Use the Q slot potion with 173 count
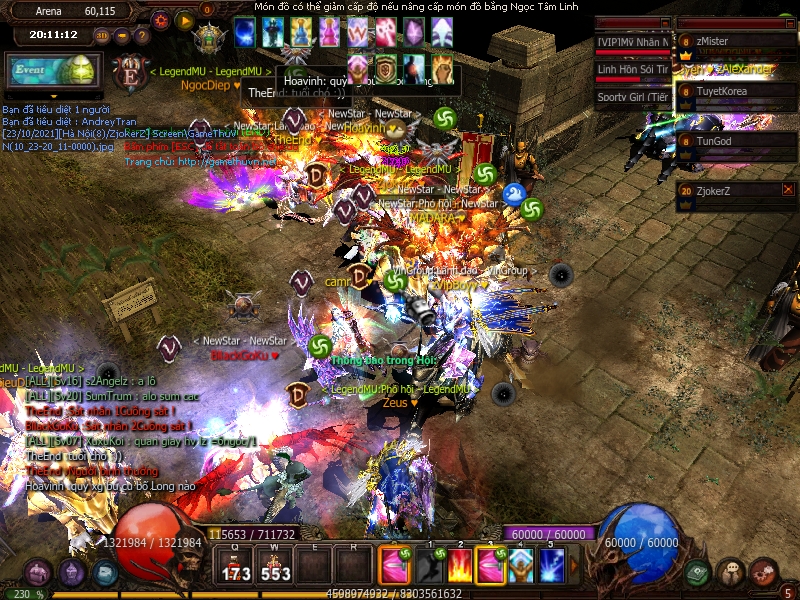 tap(237, 567)
